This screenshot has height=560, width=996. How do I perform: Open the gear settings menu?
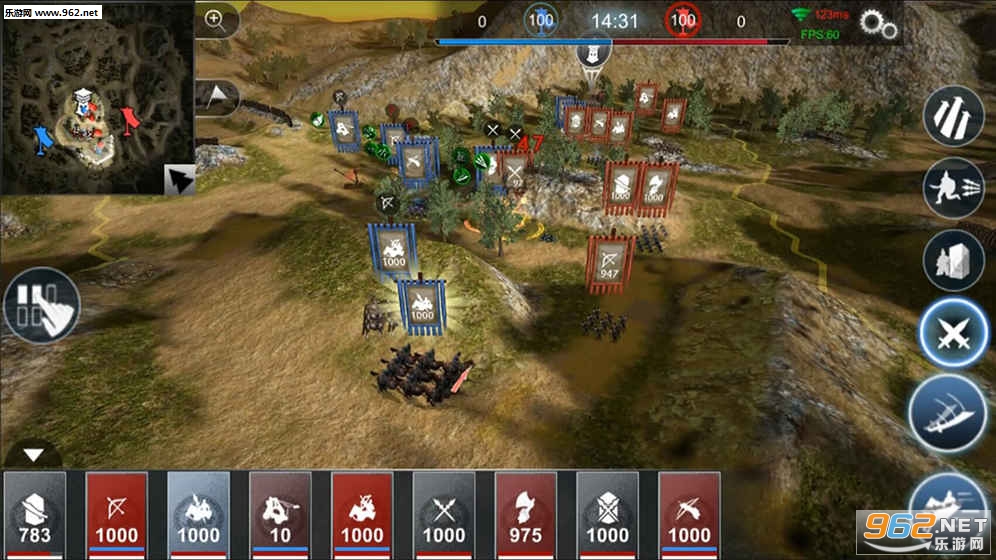tap(878, 25)
